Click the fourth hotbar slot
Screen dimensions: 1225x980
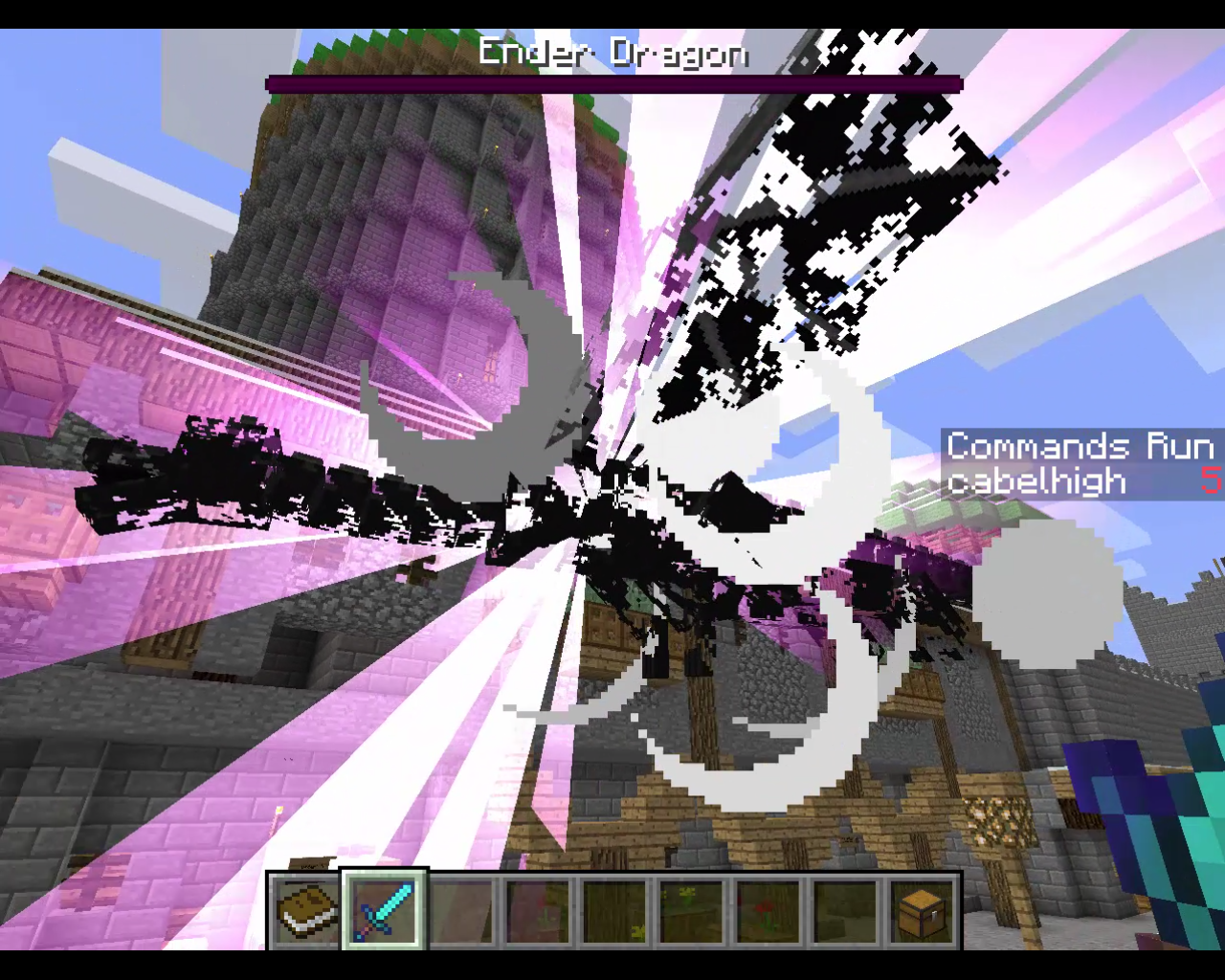coord(536,914)
